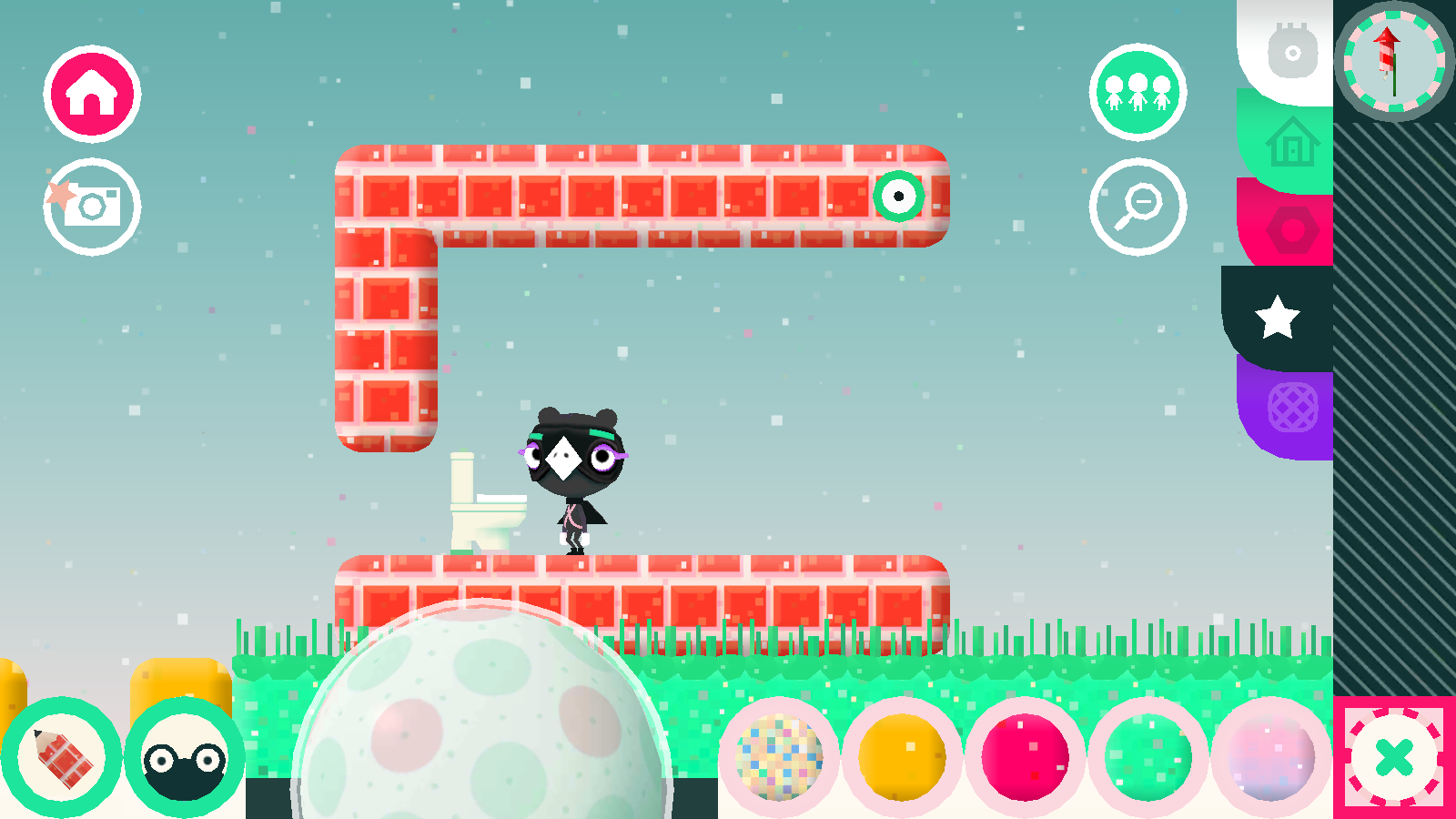1456x819 pixels.
Task: Pick the multicolor confetti swatch
Action: [779, 757]
